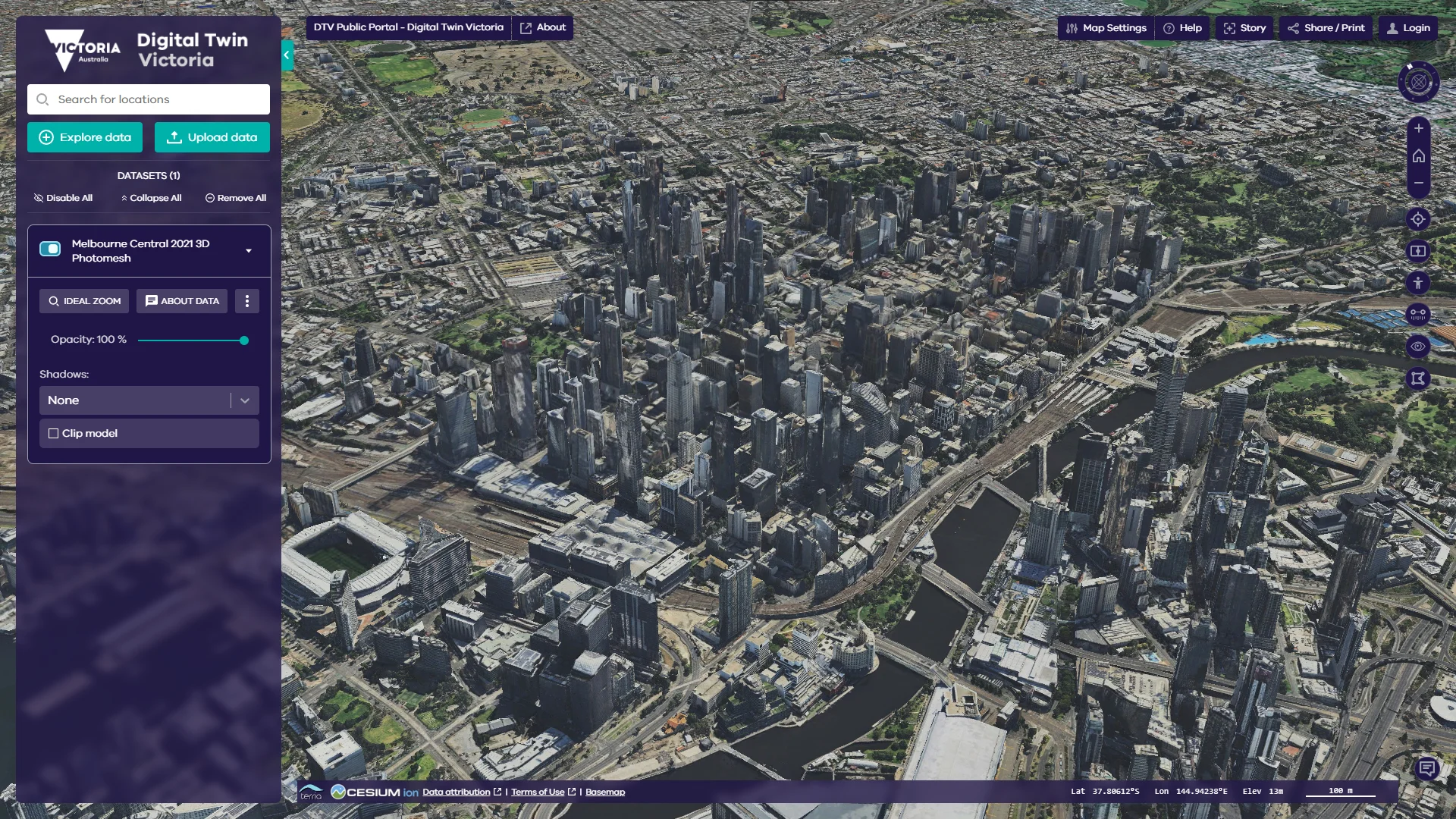Open the Story menu
Screen dimensions: 1456x819
click(x=1244, y=28)
